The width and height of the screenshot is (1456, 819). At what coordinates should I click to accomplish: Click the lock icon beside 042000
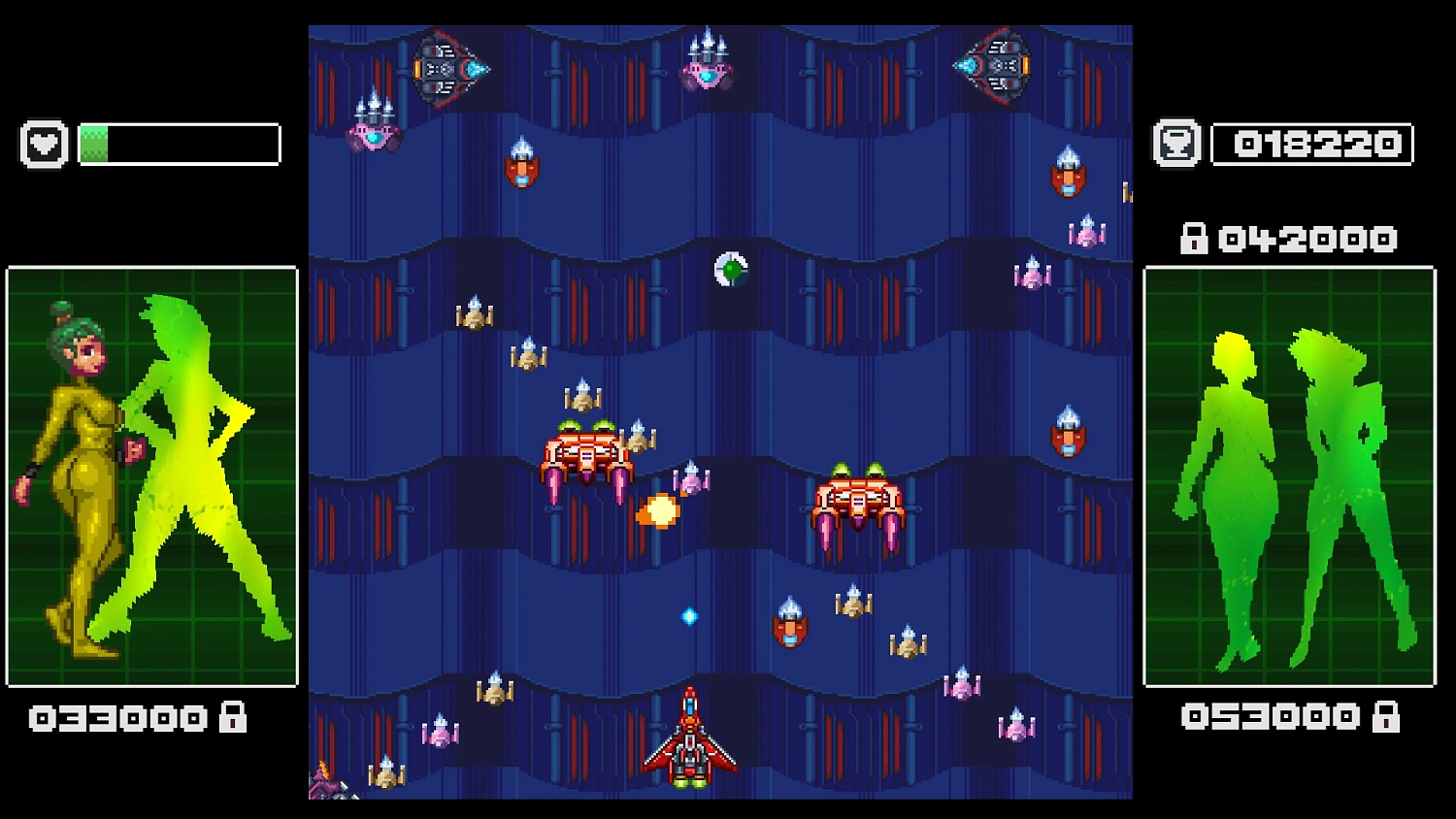click(1193, 238)
